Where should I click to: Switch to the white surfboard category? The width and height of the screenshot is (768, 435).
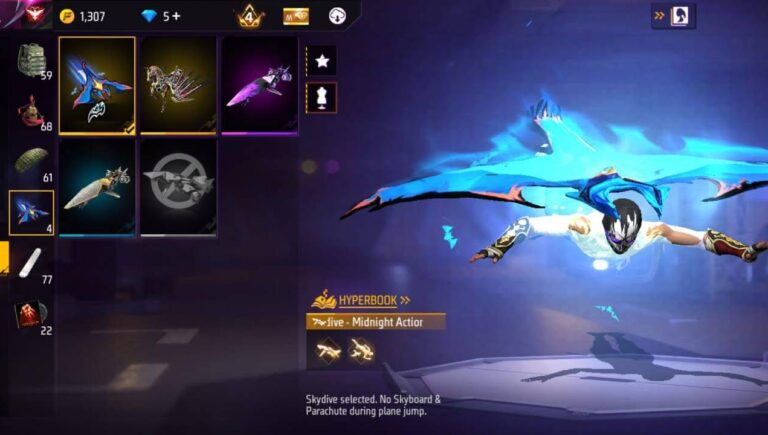(x=29, y=263)
